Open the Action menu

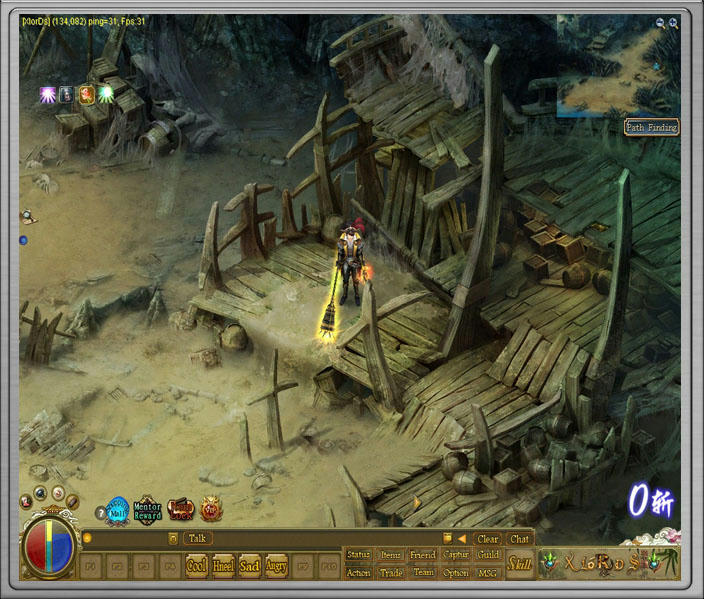tap(358, 573)
